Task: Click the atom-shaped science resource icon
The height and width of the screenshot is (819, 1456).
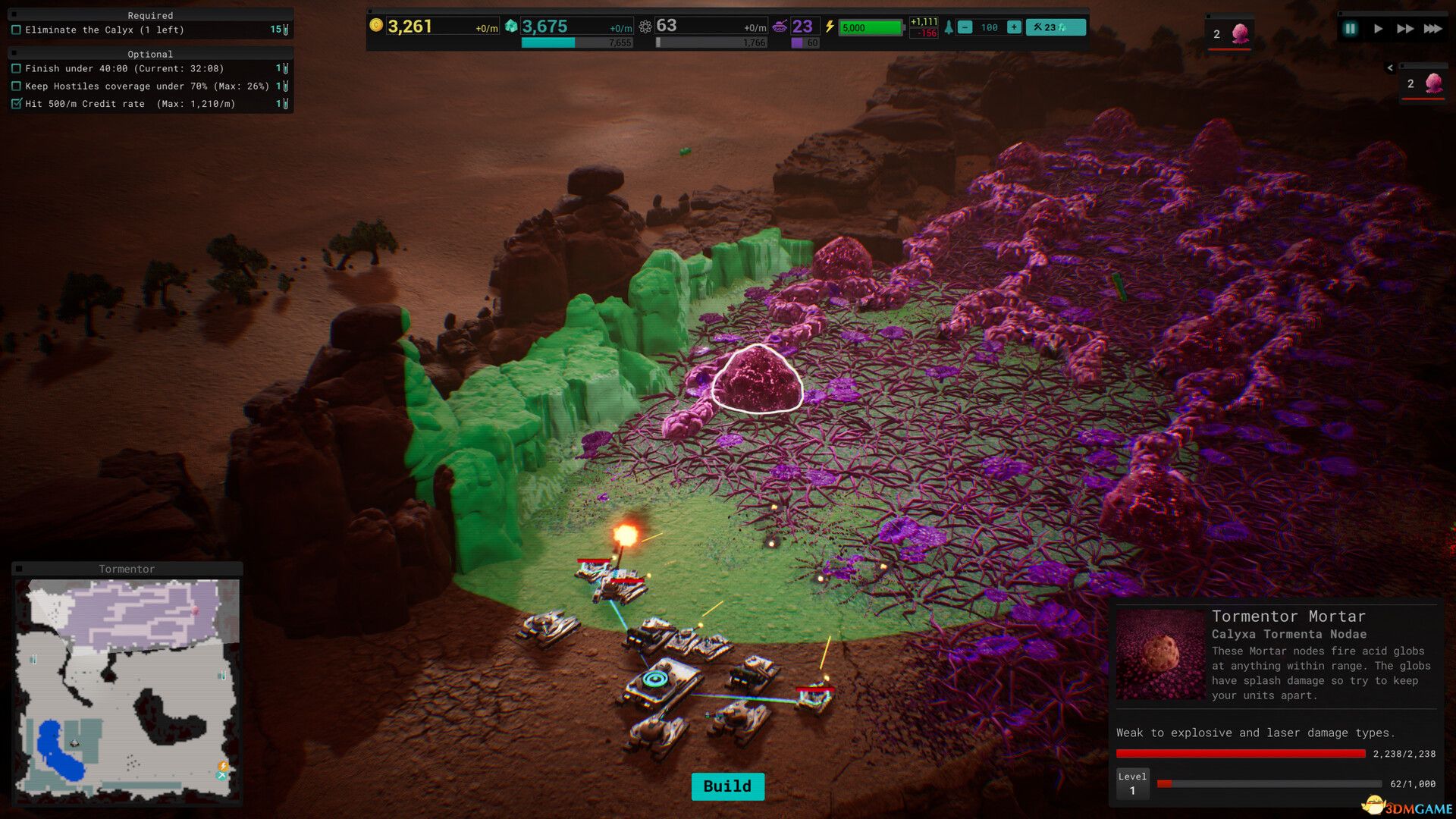Action: tap(645, 25)
